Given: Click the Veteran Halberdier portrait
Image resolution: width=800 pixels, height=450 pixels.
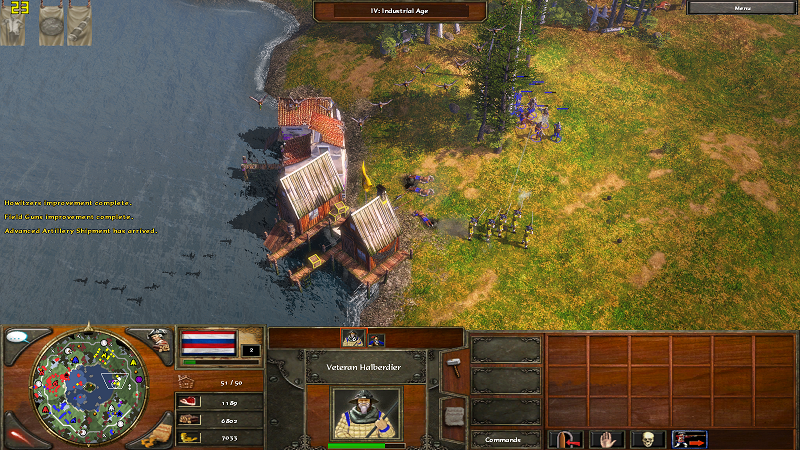Looking at the screenshot, I should (x=365, y=411).
